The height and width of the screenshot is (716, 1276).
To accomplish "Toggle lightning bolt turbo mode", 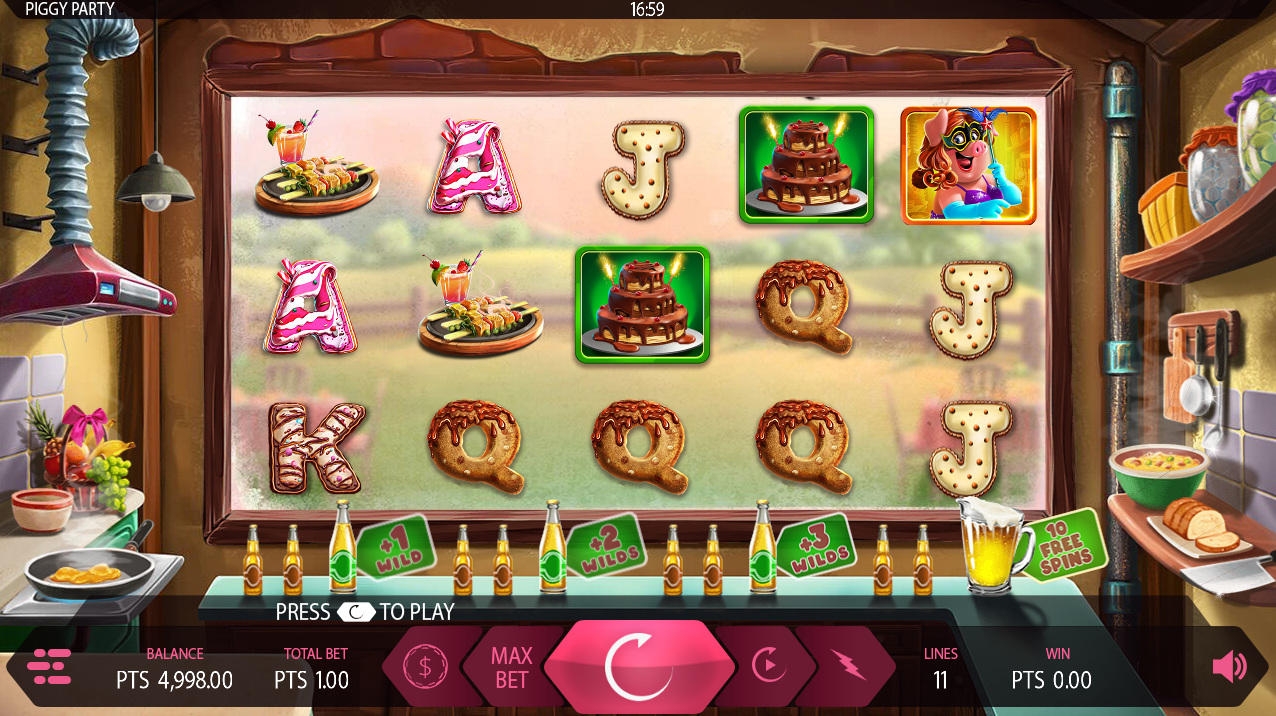I will pyautogui.click(x=848, y=665).
